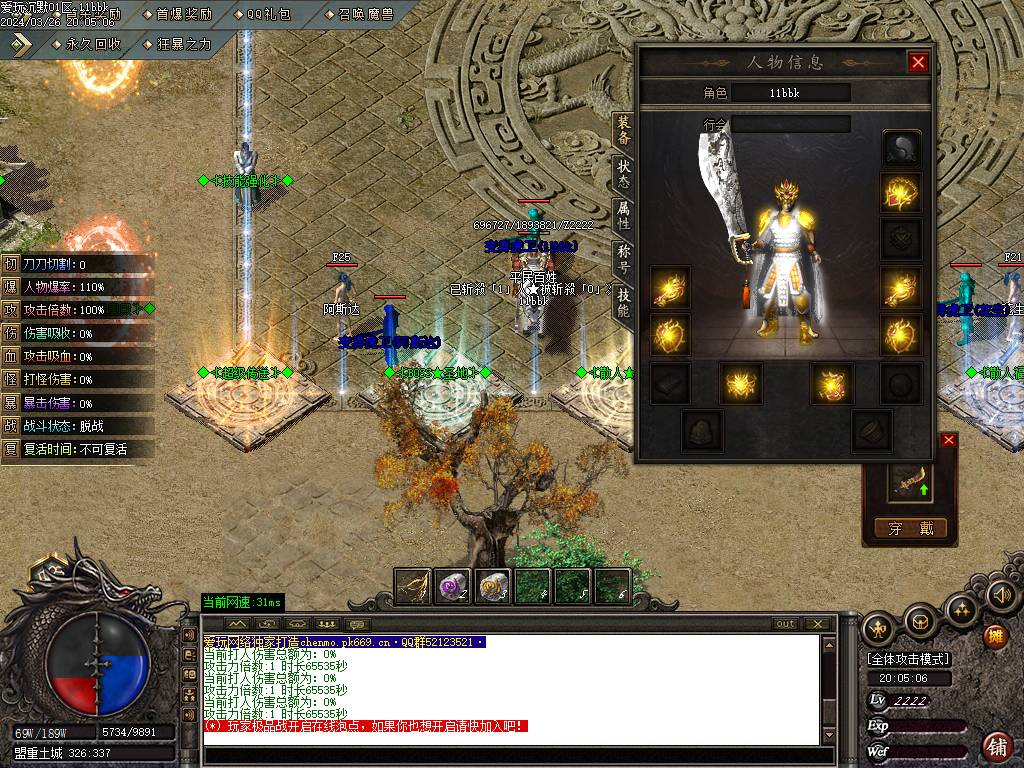Close the small equip prompt popup
This screenshot has width=1024, height=768.
point(949,440)
